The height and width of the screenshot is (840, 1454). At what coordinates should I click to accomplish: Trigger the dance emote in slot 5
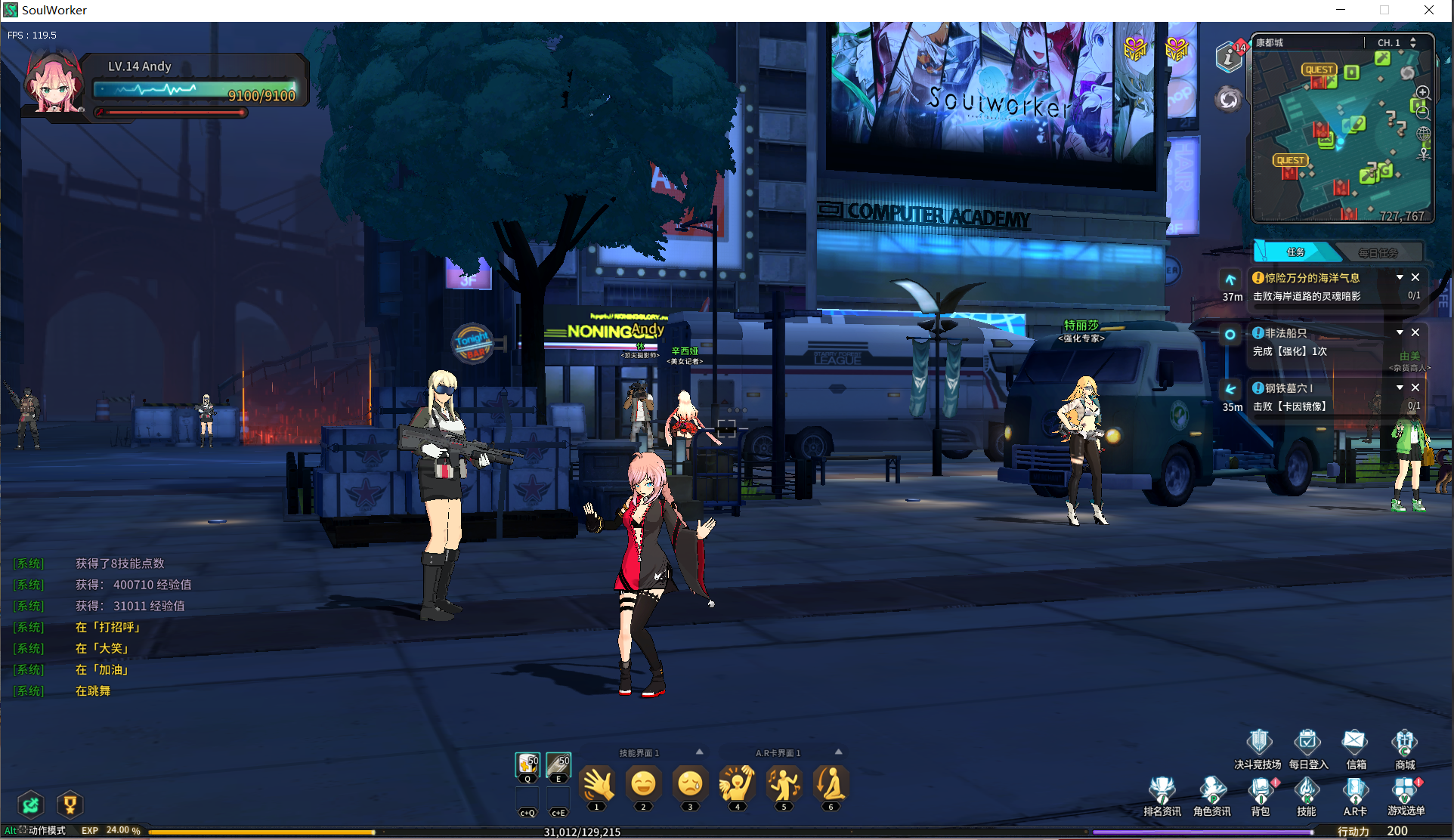(784, 784)
